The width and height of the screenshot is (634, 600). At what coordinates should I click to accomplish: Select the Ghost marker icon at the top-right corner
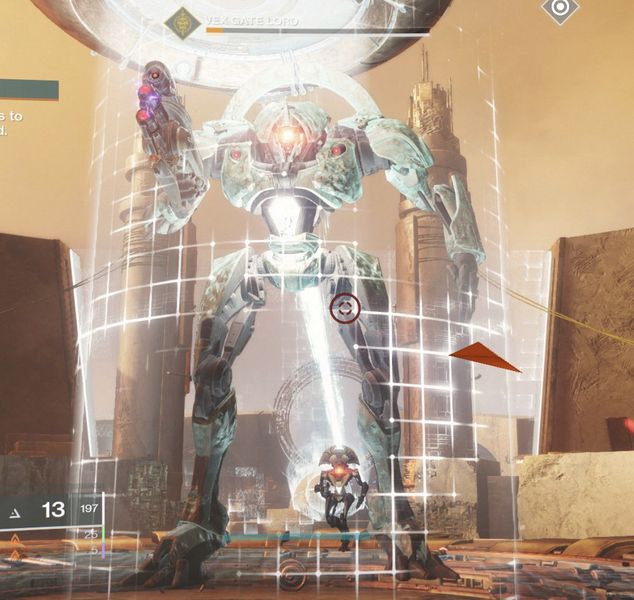point(560,11)
